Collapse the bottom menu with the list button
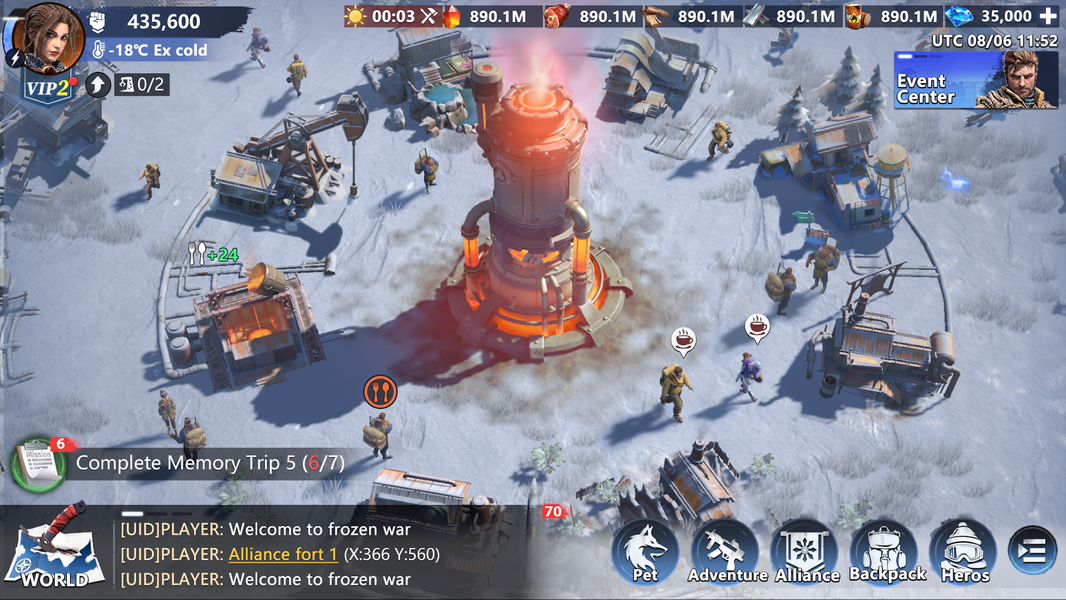 click(1032, 551)
